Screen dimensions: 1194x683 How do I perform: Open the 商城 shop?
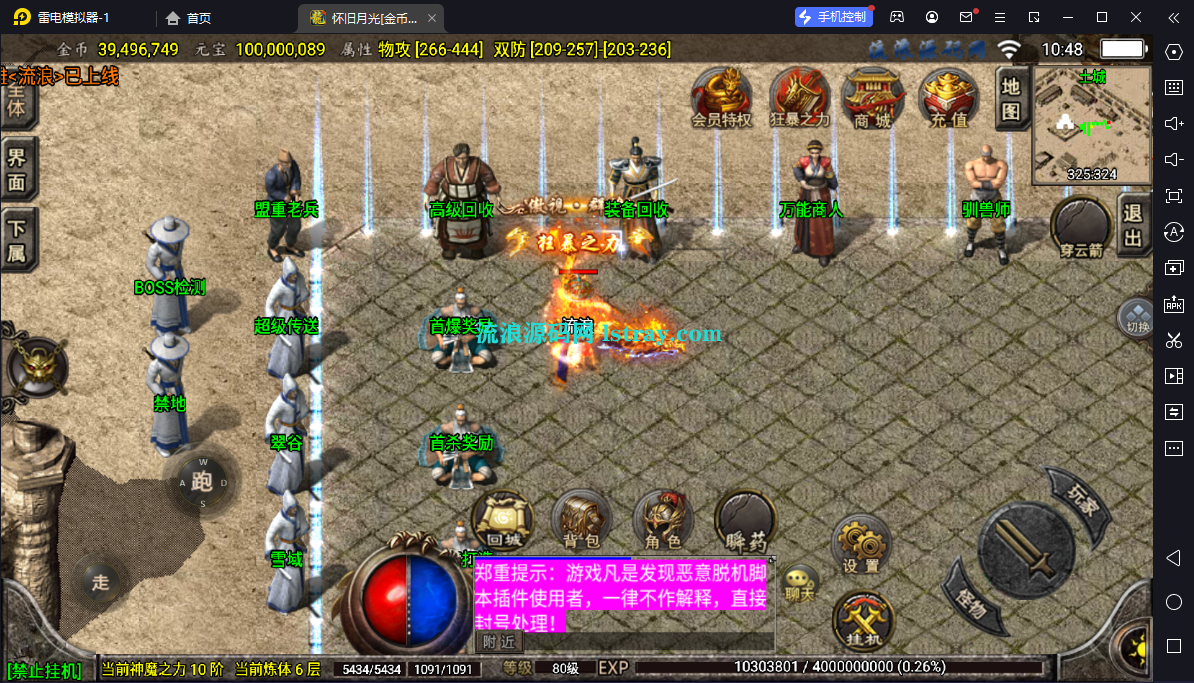pyautogui.click(x=872, y=96)
